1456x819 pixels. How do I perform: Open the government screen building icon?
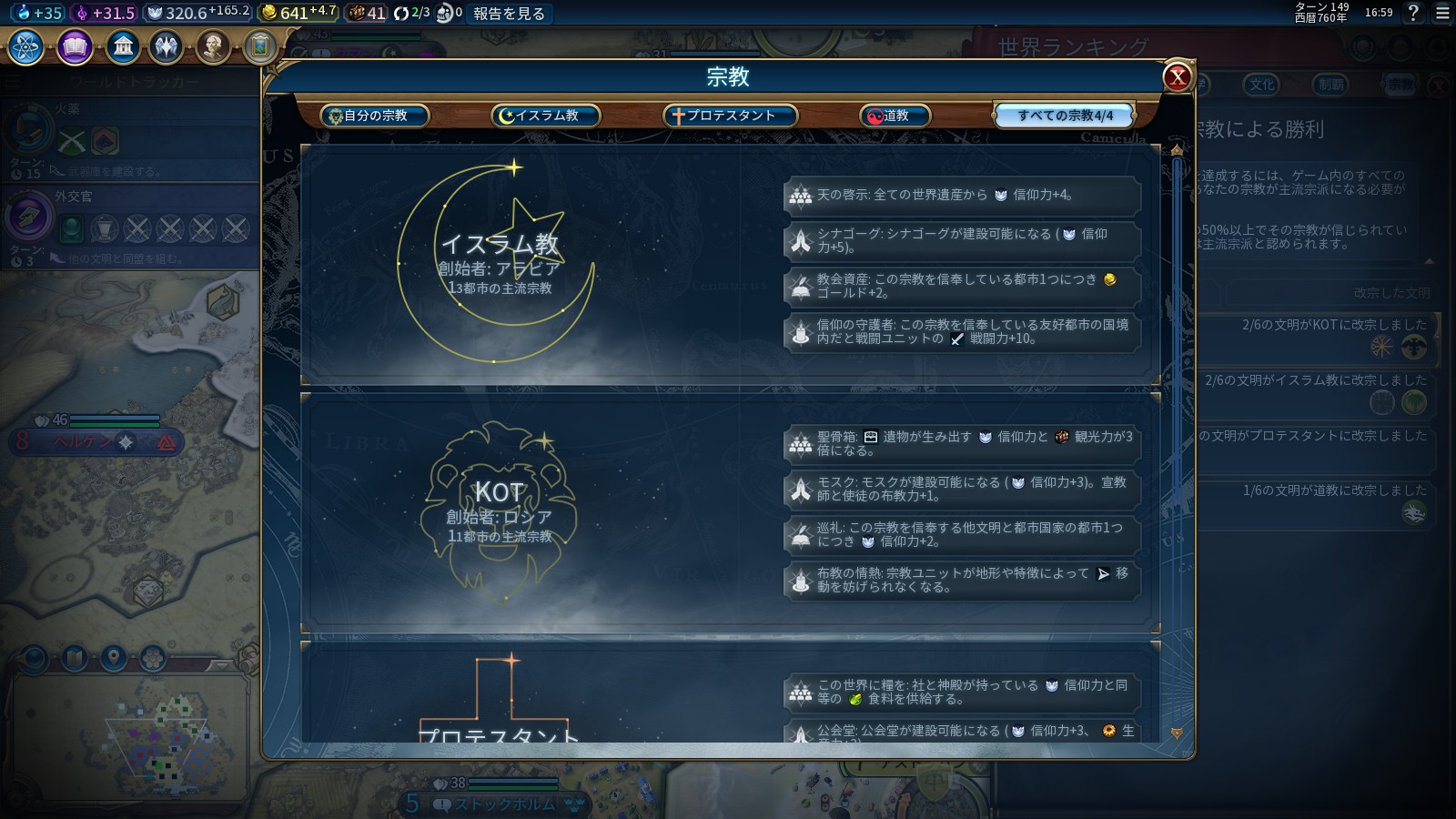click(x=124, y=45)
